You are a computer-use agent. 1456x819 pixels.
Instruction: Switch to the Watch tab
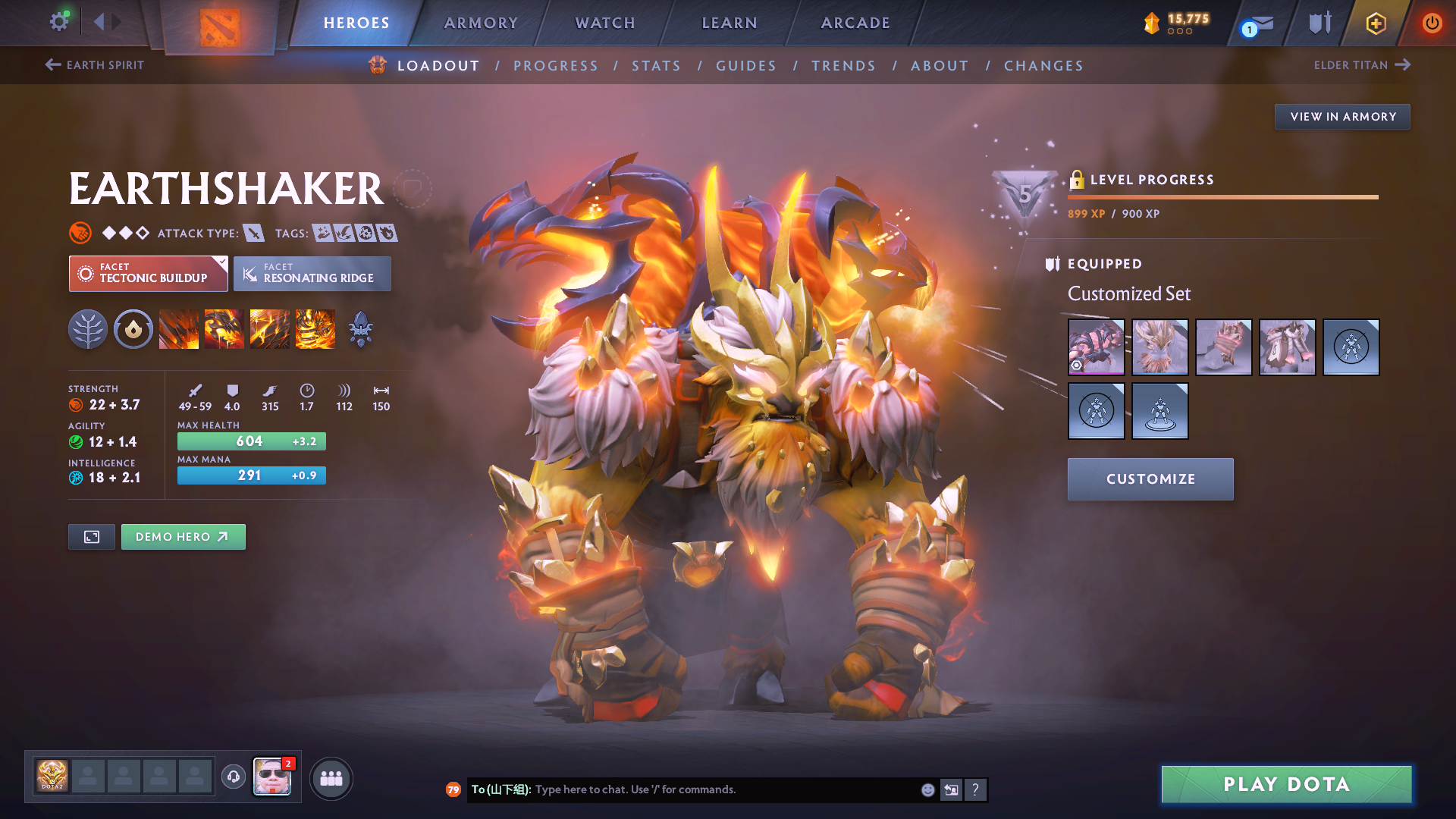pos(605,23)
